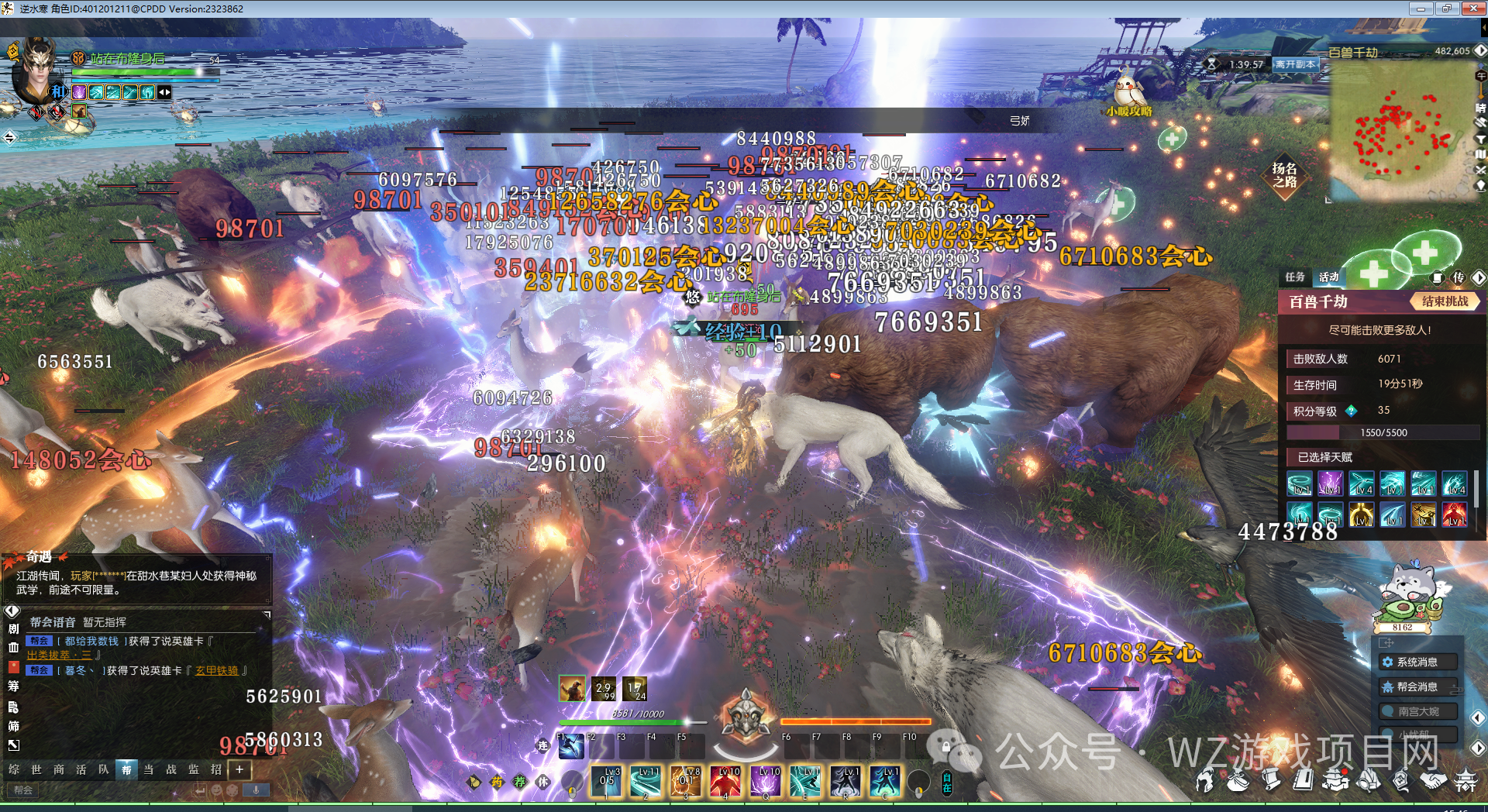Select the 活动 activity tab
This screenshot has height=812, width=1488.
(x=1329, y=277)
